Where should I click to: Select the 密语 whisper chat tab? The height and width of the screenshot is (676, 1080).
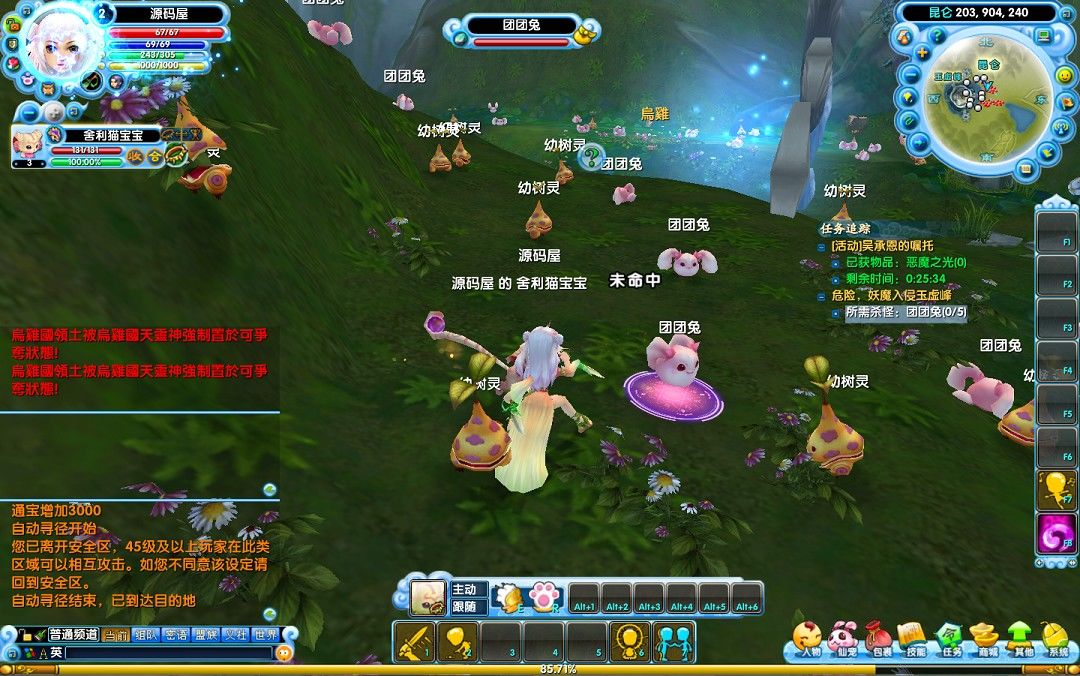pyautogui.click(x=176, y=634)
